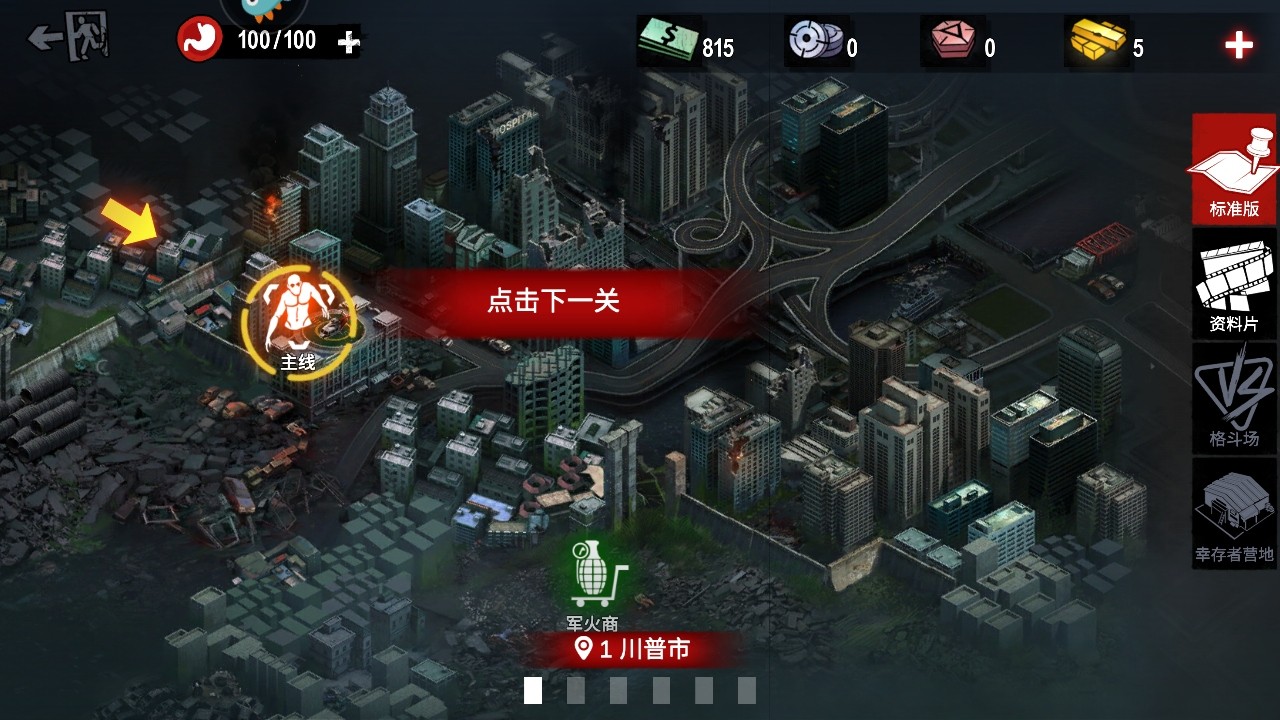The height and width of the screenshot is (720, 1280).
Task: Select the first page indicator dot
Action: coord(532,689)
